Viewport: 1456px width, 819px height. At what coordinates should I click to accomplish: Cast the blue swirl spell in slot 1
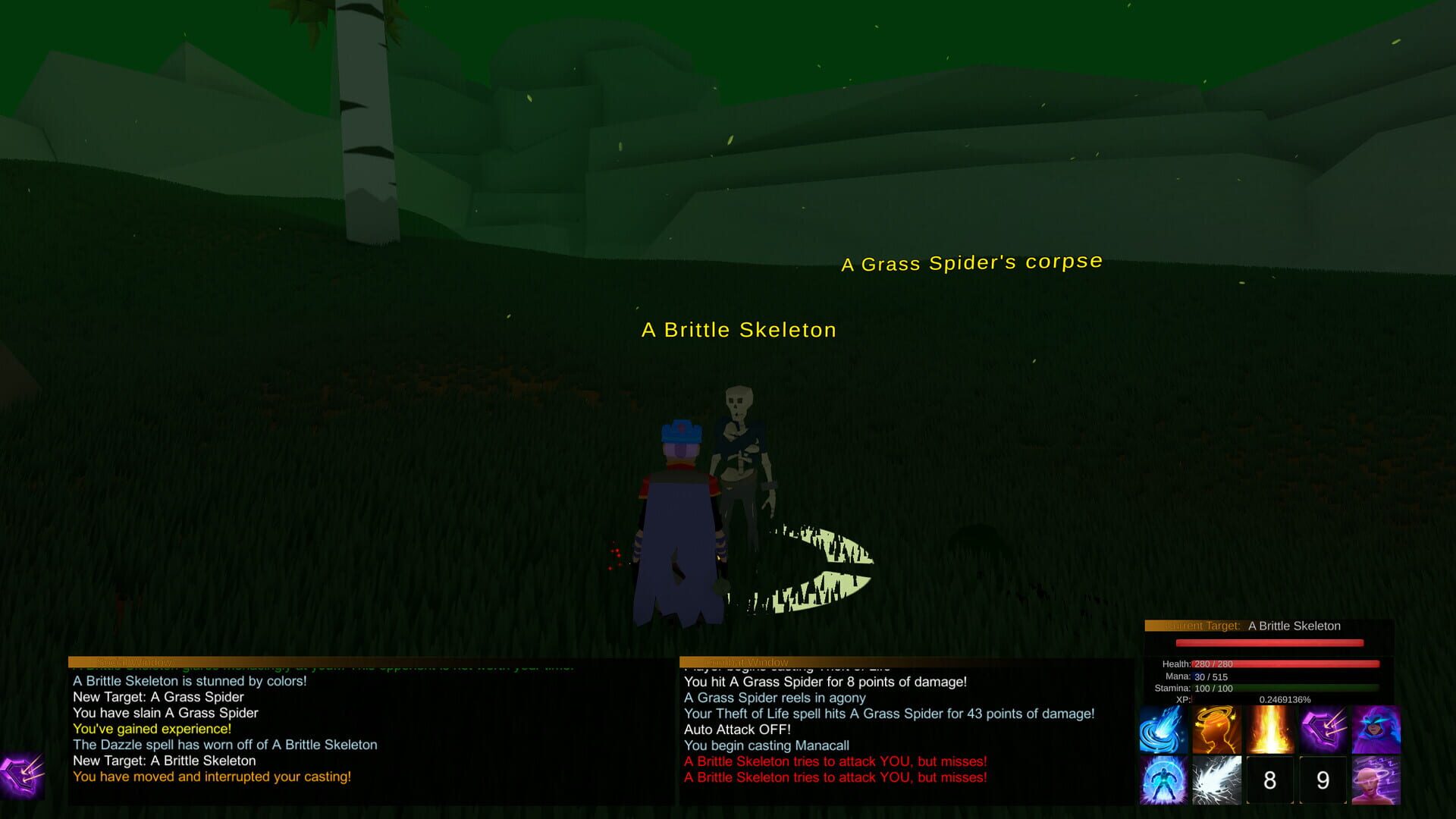tap(1163, 730)
